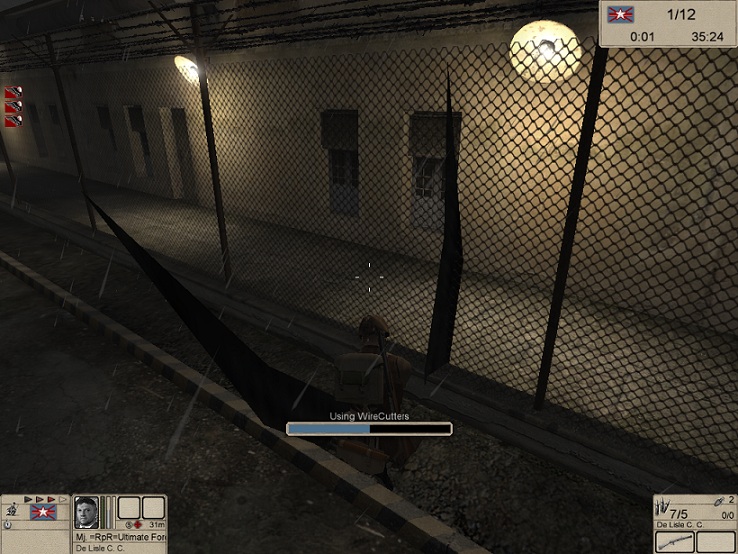Click the team flag beside the crouching soldier

click(x=43, y=511)
